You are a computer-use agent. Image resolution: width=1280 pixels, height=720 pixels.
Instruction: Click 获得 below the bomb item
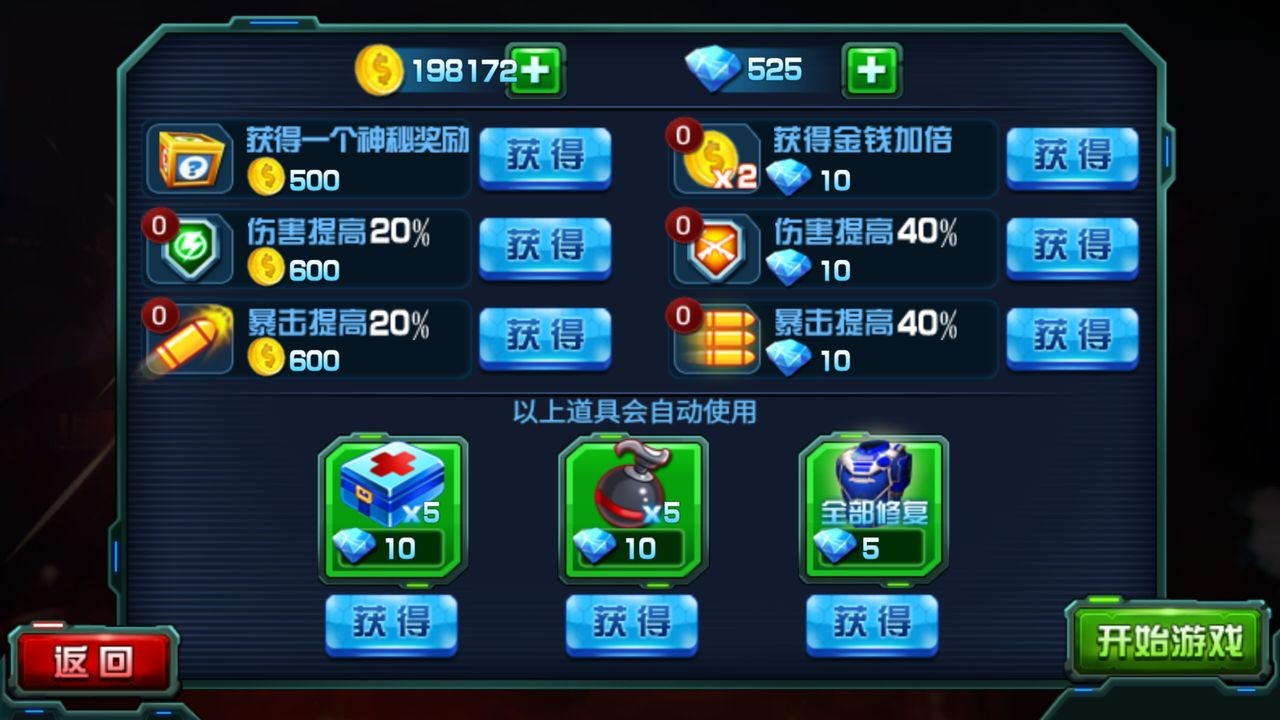pos(630,622)
